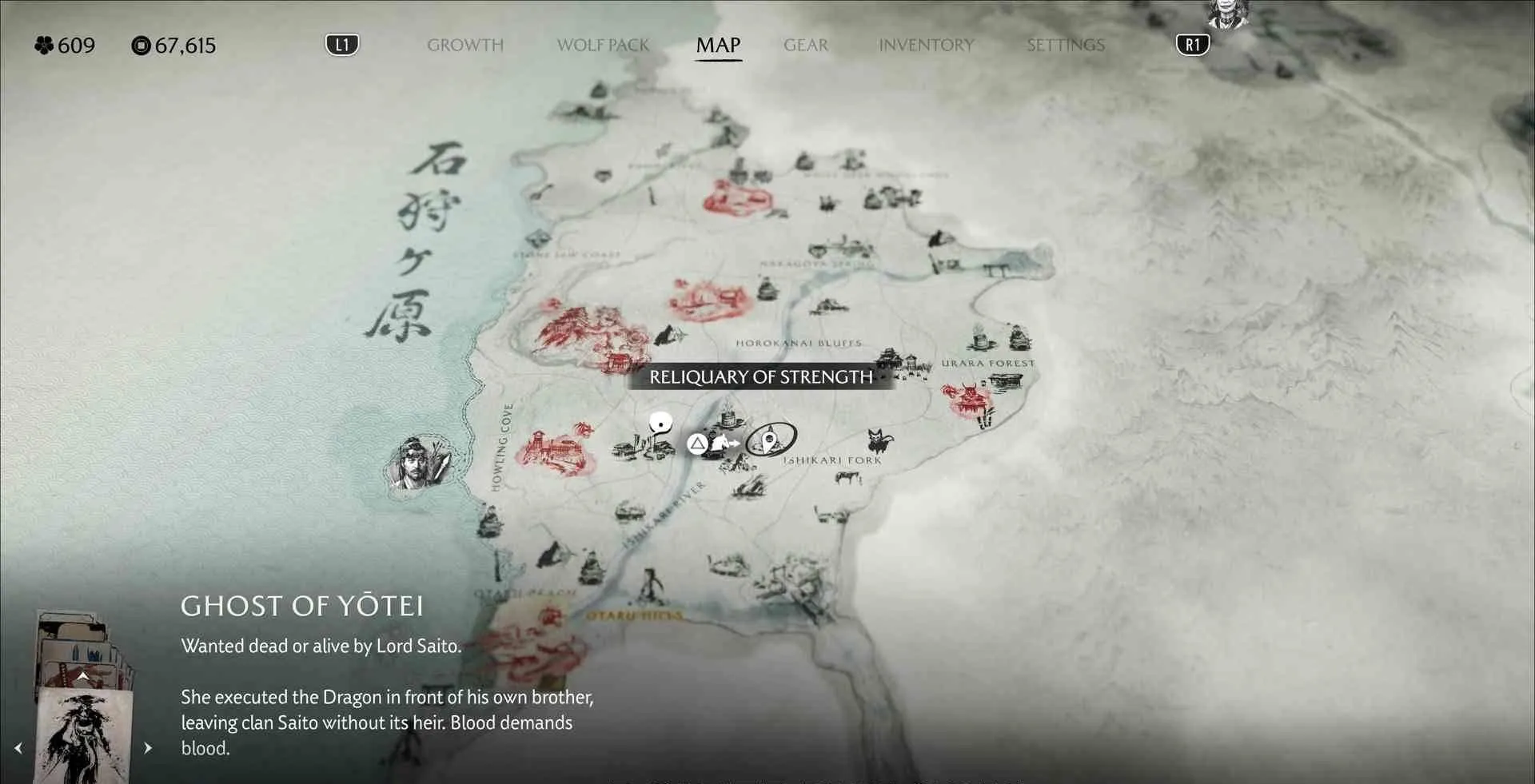Show the next card with right arrow
This screenshot has height=784, width=1535.
tap(148, 748)
